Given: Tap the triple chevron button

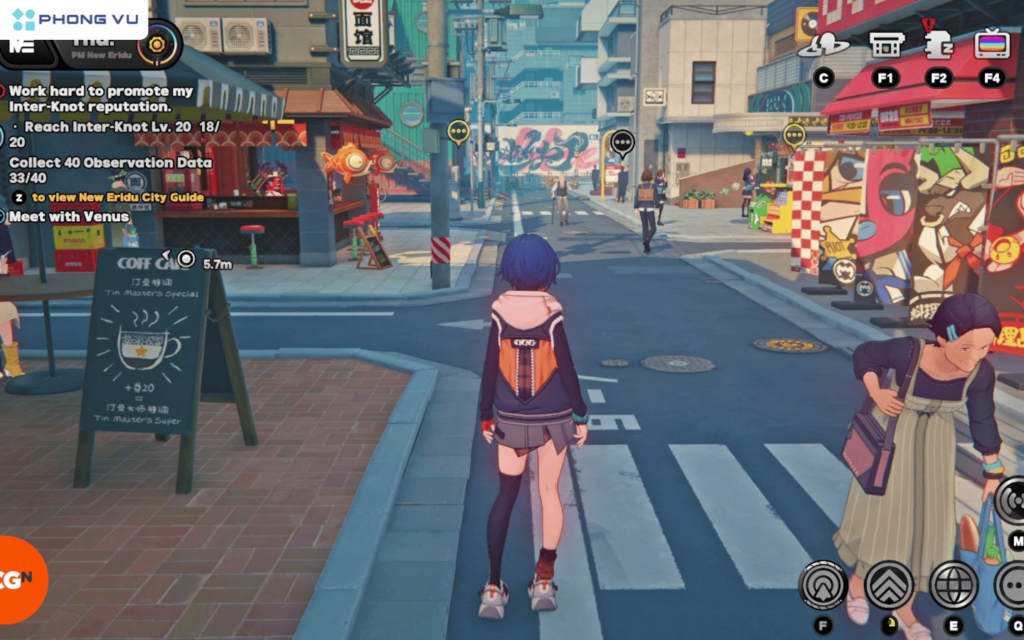Looking at the screenshot, I should tap(889, 585).
